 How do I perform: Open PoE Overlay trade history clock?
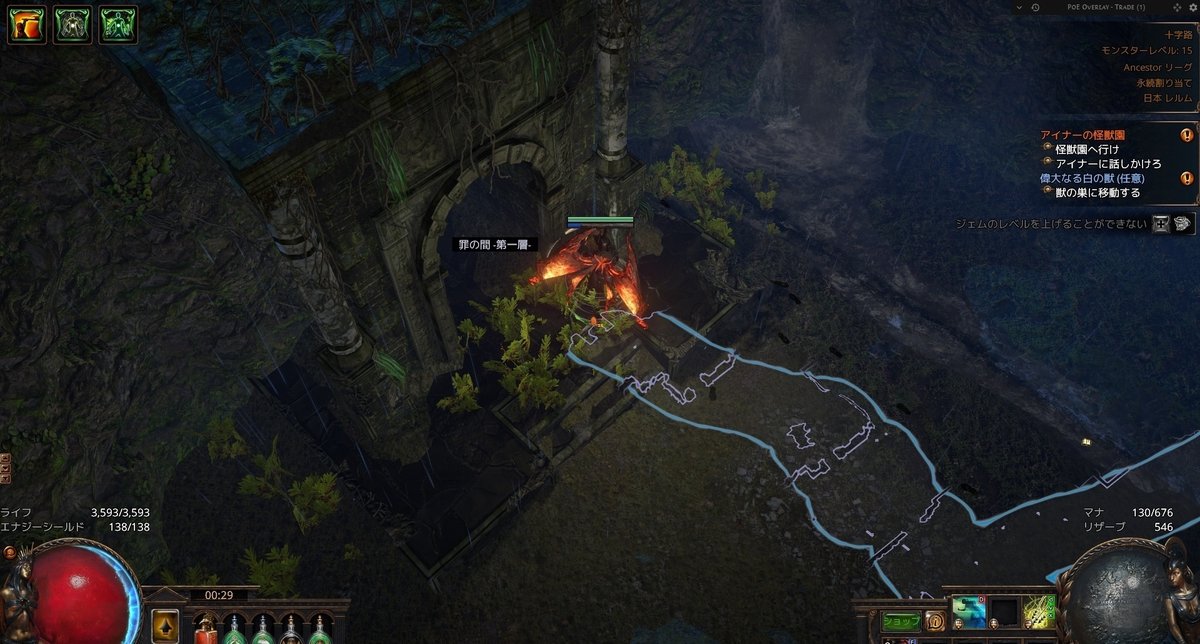tap(1035, 7)
